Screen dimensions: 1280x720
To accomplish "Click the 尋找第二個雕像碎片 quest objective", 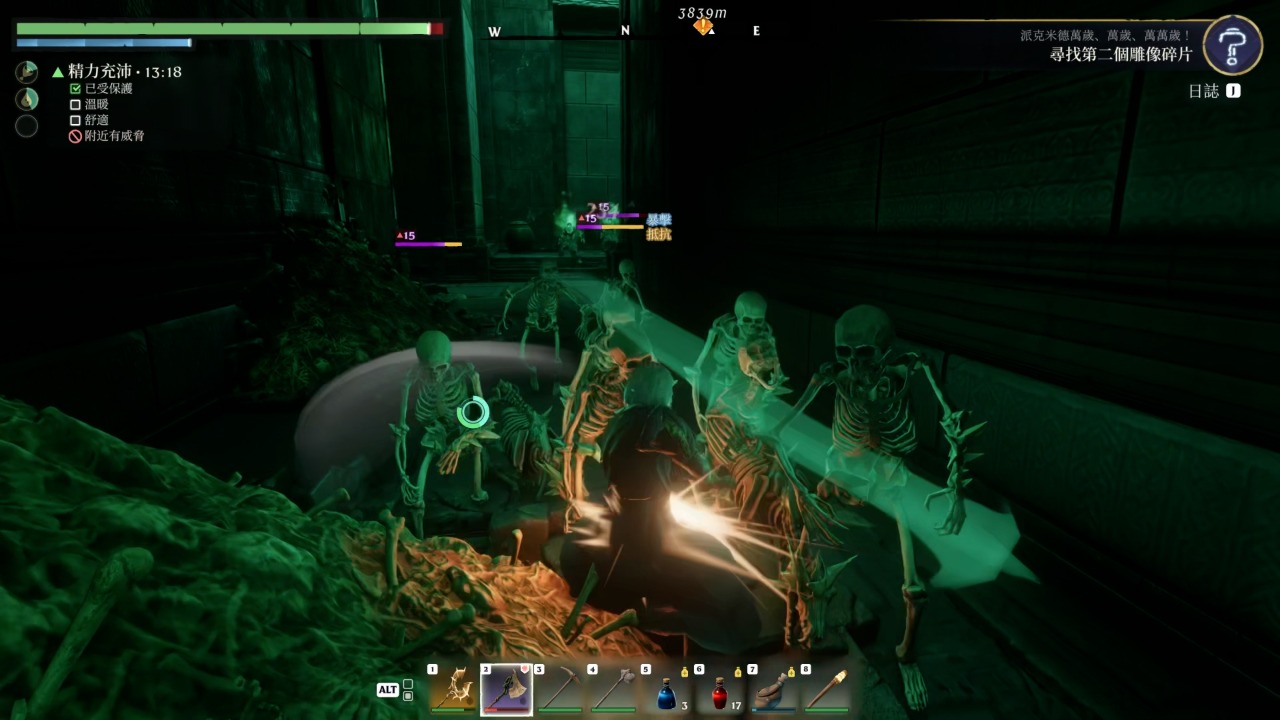I will 1120,55.
